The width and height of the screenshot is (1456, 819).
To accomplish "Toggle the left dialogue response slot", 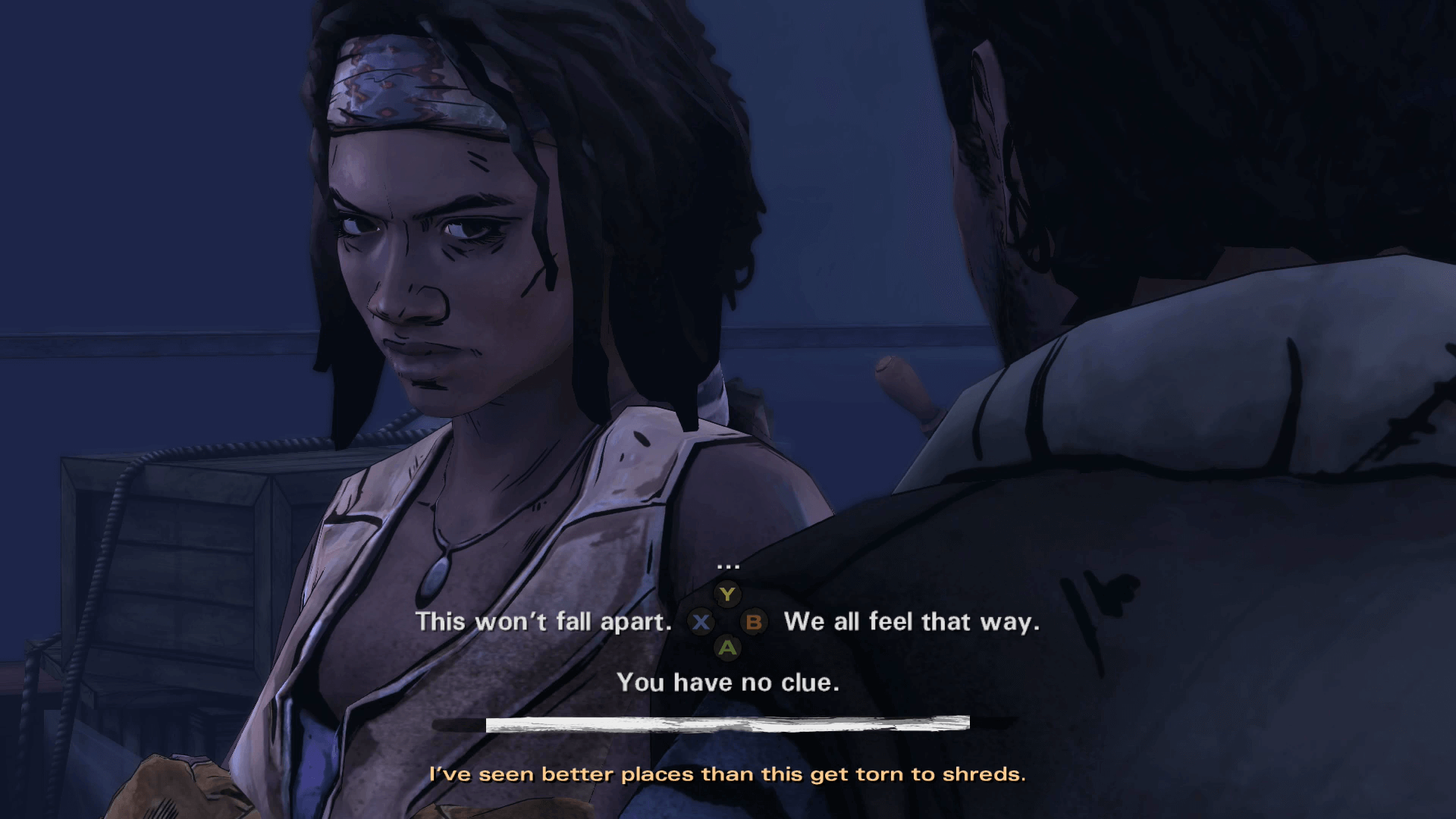I will (701, 623).
